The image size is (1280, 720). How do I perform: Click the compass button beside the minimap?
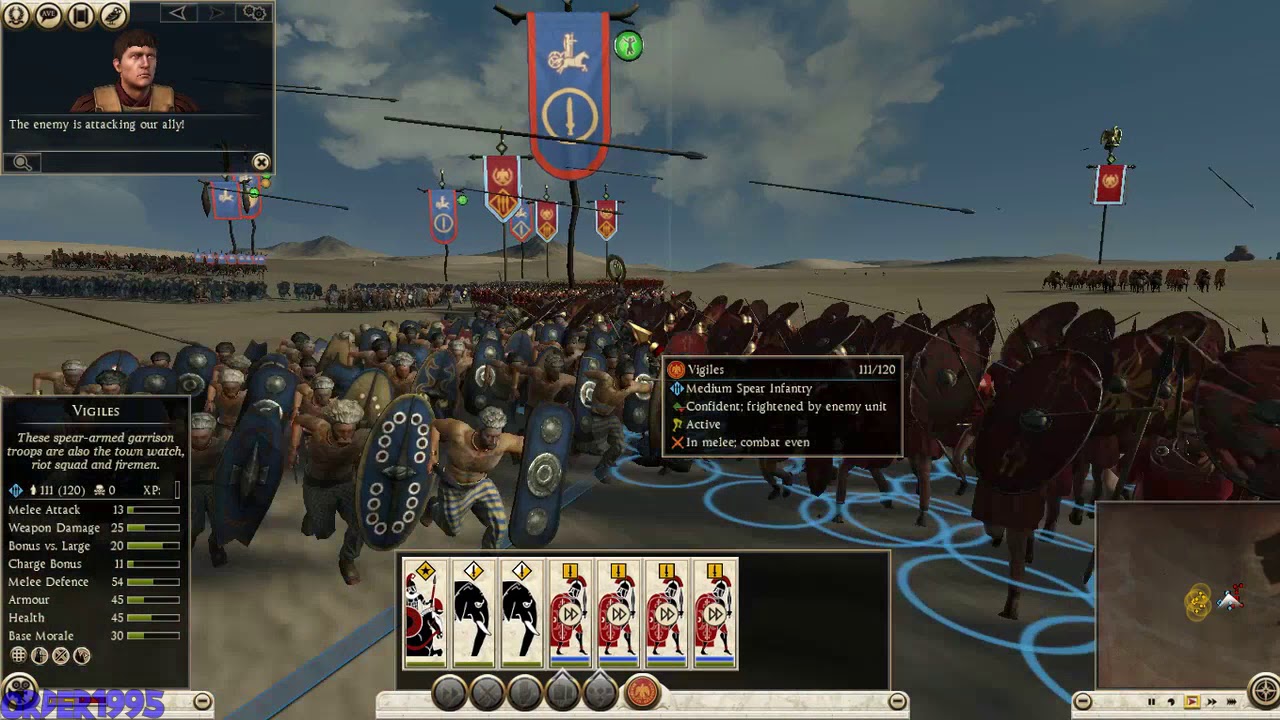tap(1265, 692)
